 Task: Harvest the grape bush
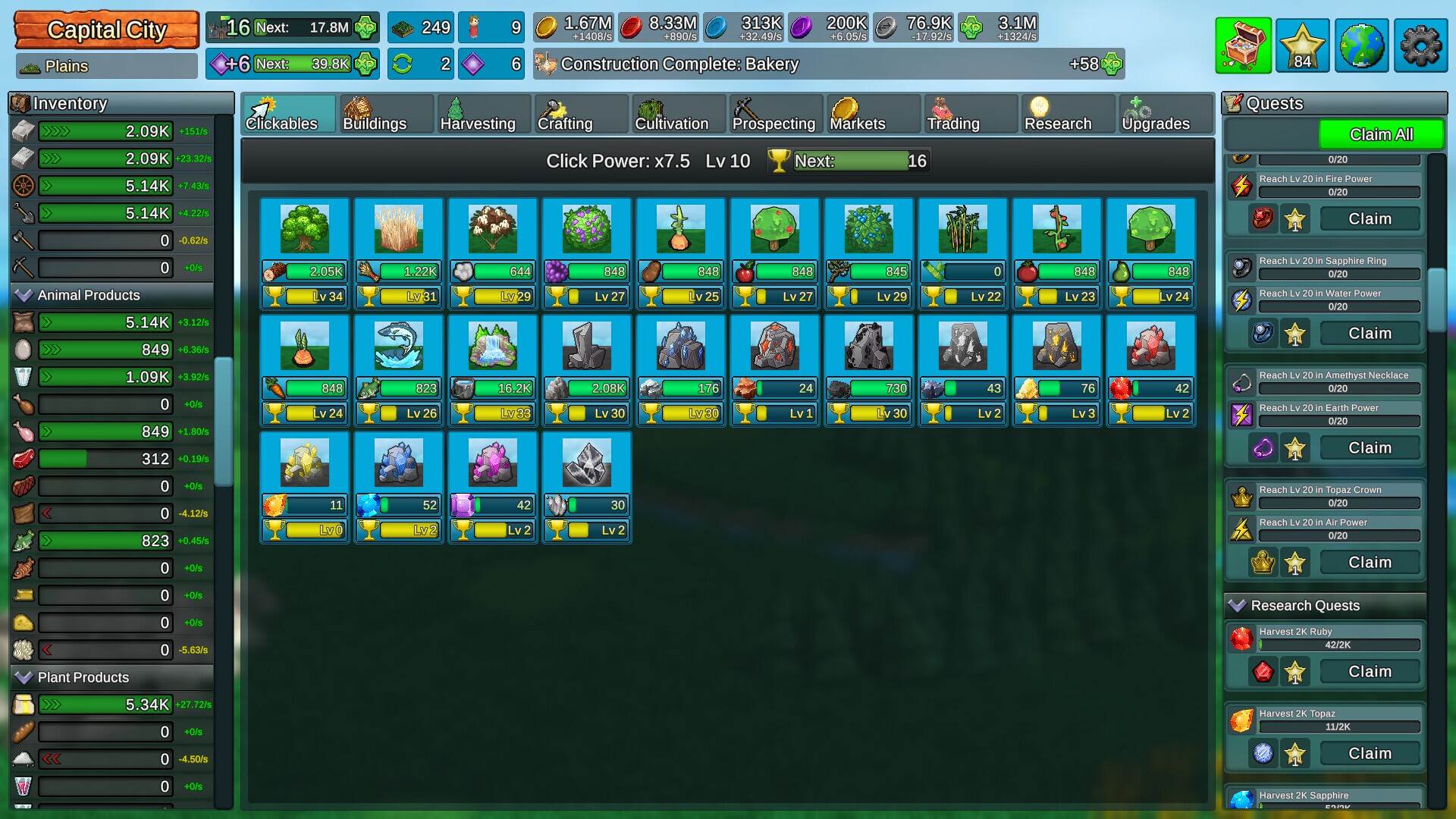[586, 227]
